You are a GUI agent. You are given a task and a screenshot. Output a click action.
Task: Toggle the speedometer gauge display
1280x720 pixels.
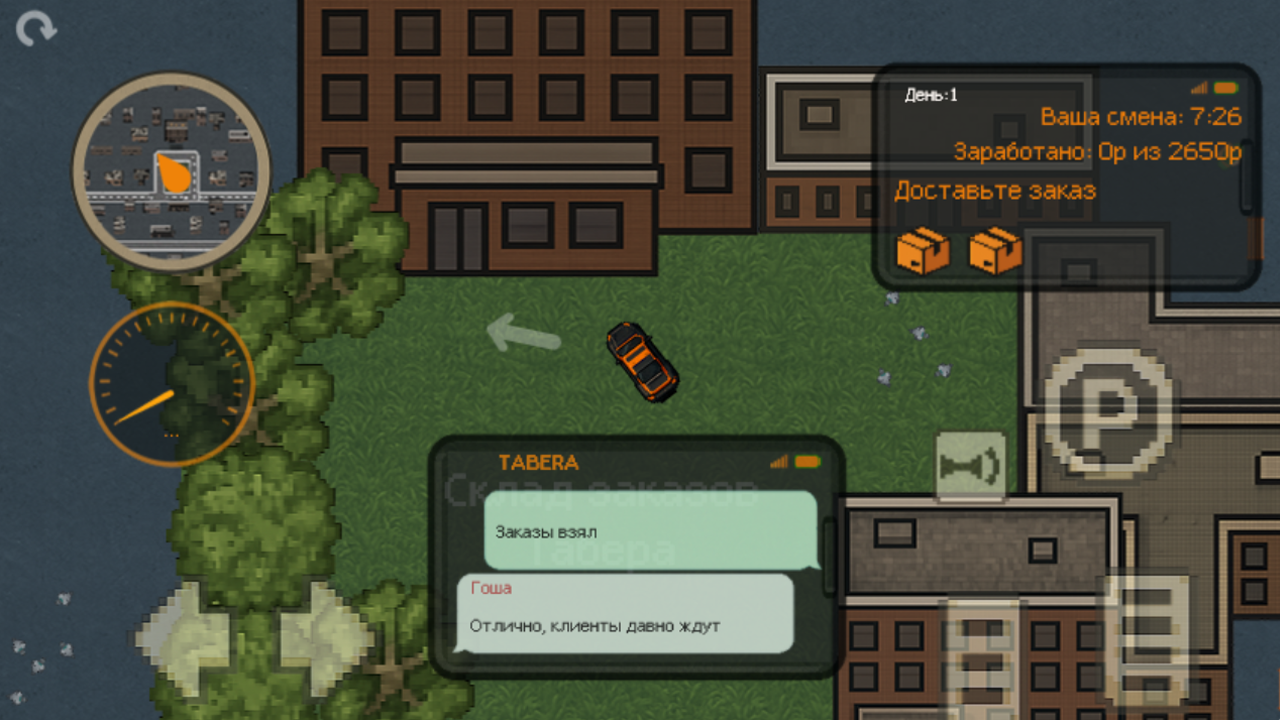172,383
